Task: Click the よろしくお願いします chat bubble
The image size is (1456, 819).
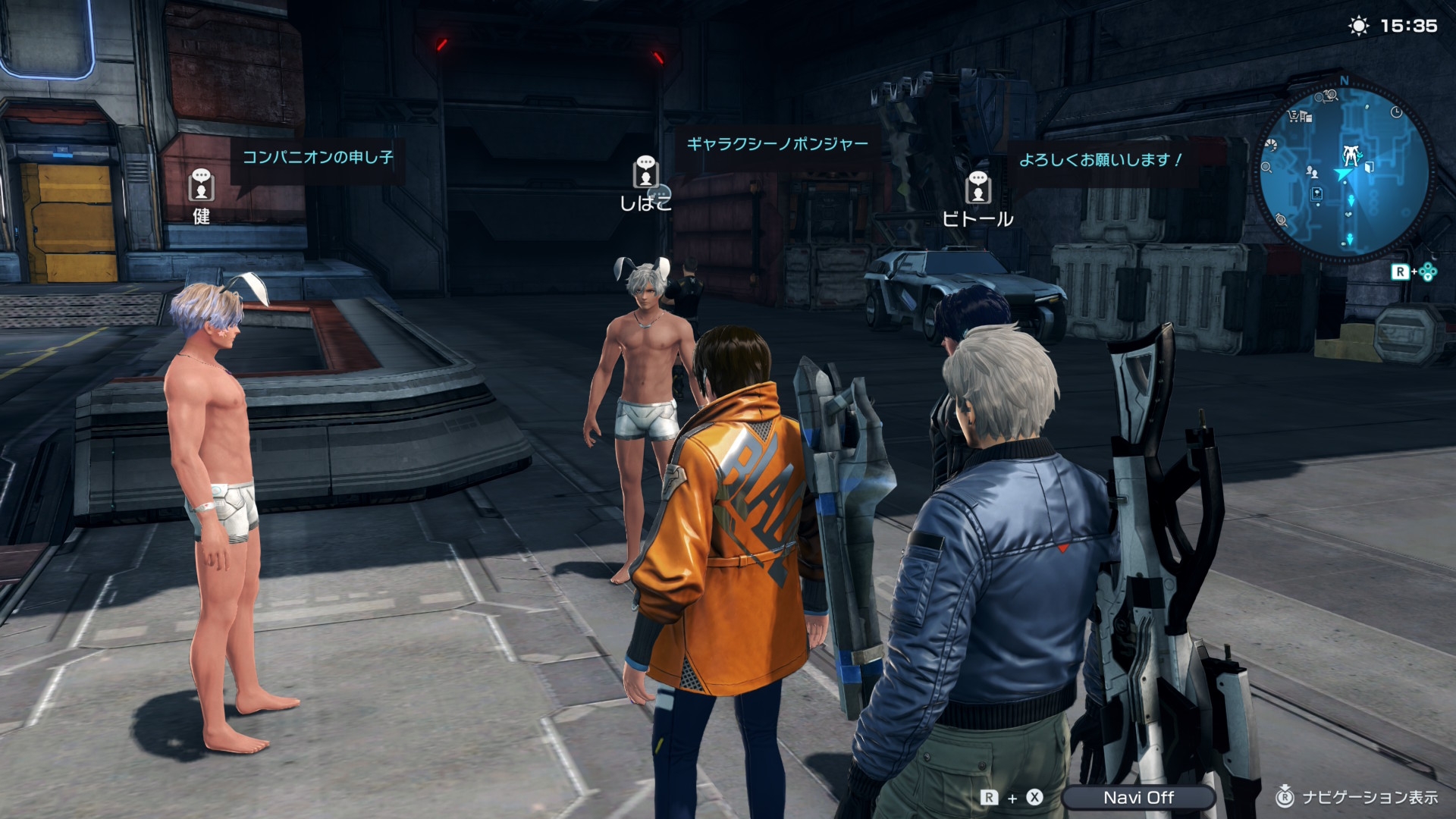Action: pos(1100,160)
